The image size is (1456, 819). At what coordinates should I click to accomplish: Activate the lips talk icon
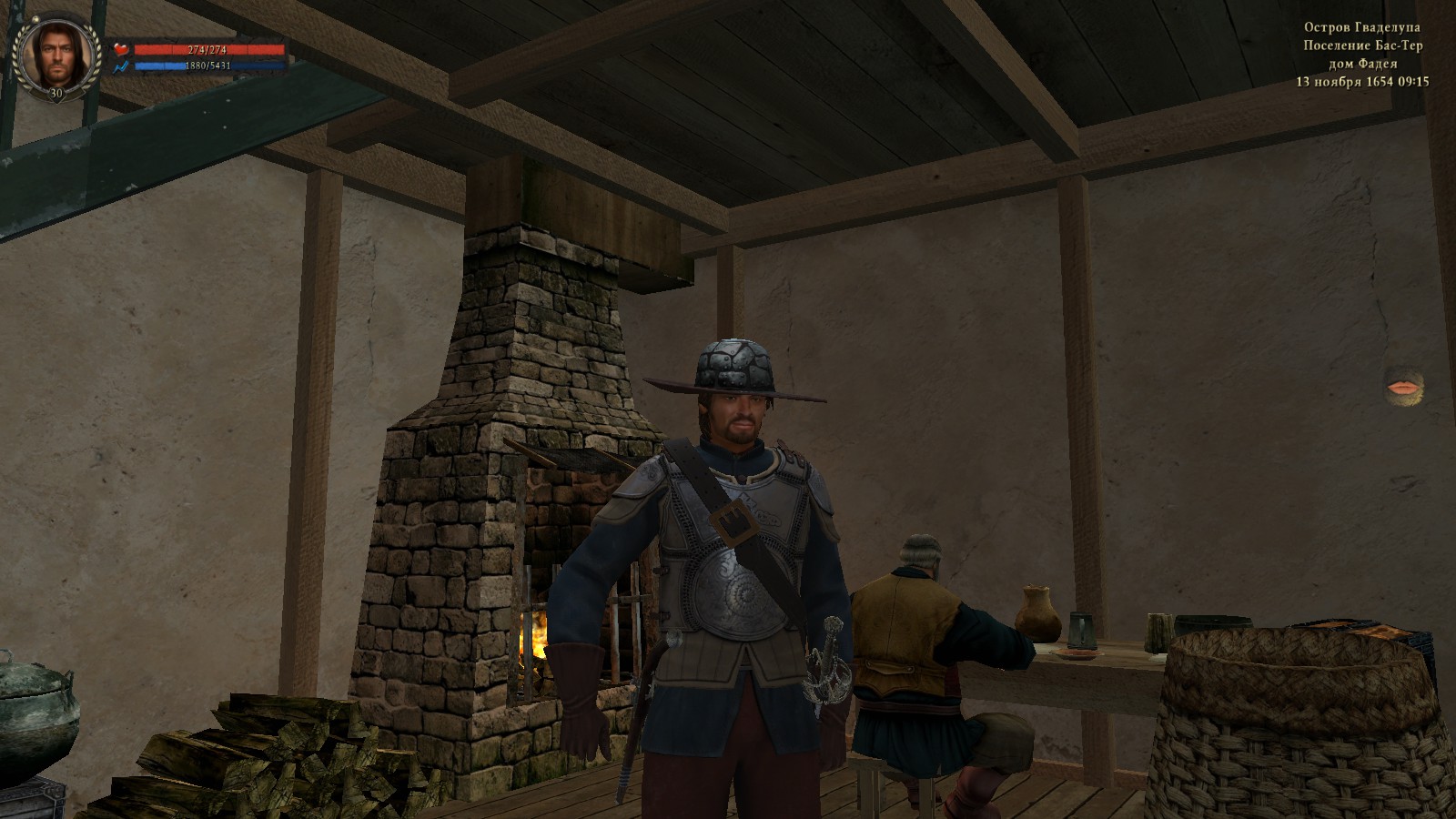[x=1400, y=389]
